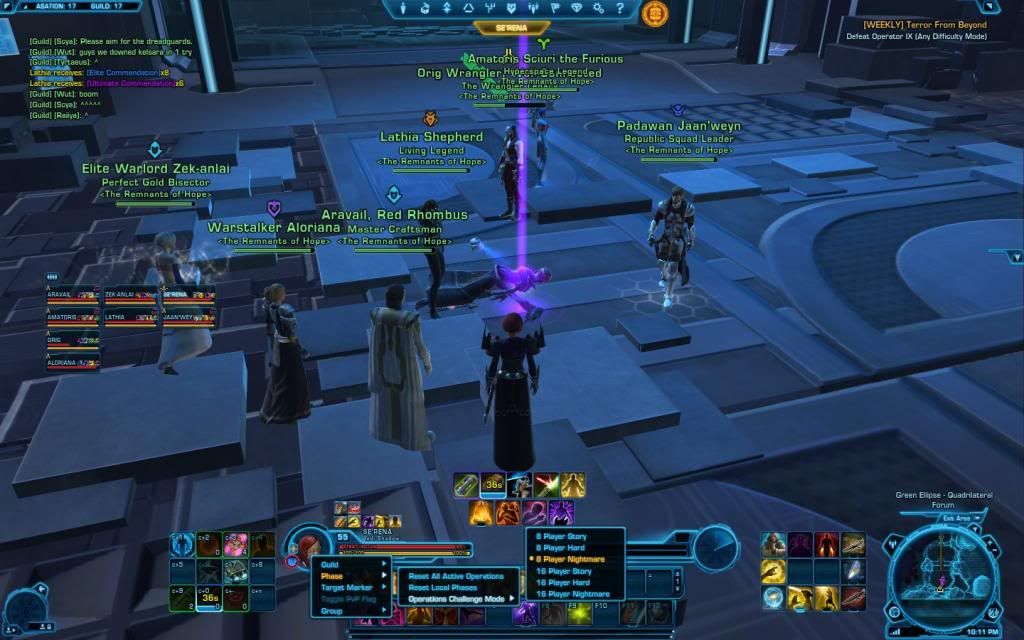Open the Group submenu entry

pos(332,610)
